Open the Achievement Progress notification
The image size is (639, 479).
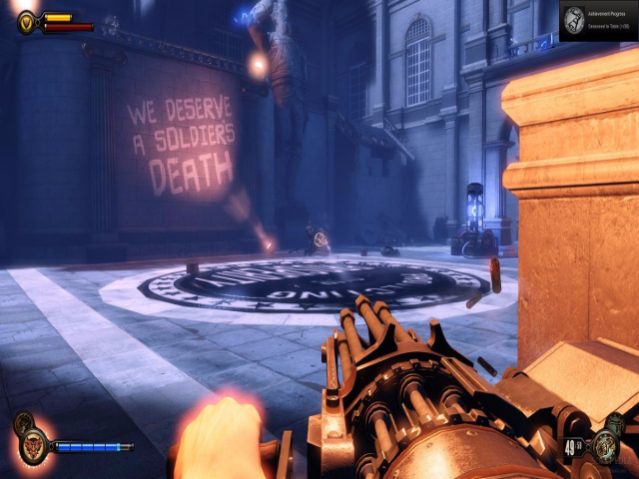coord(598,19)
